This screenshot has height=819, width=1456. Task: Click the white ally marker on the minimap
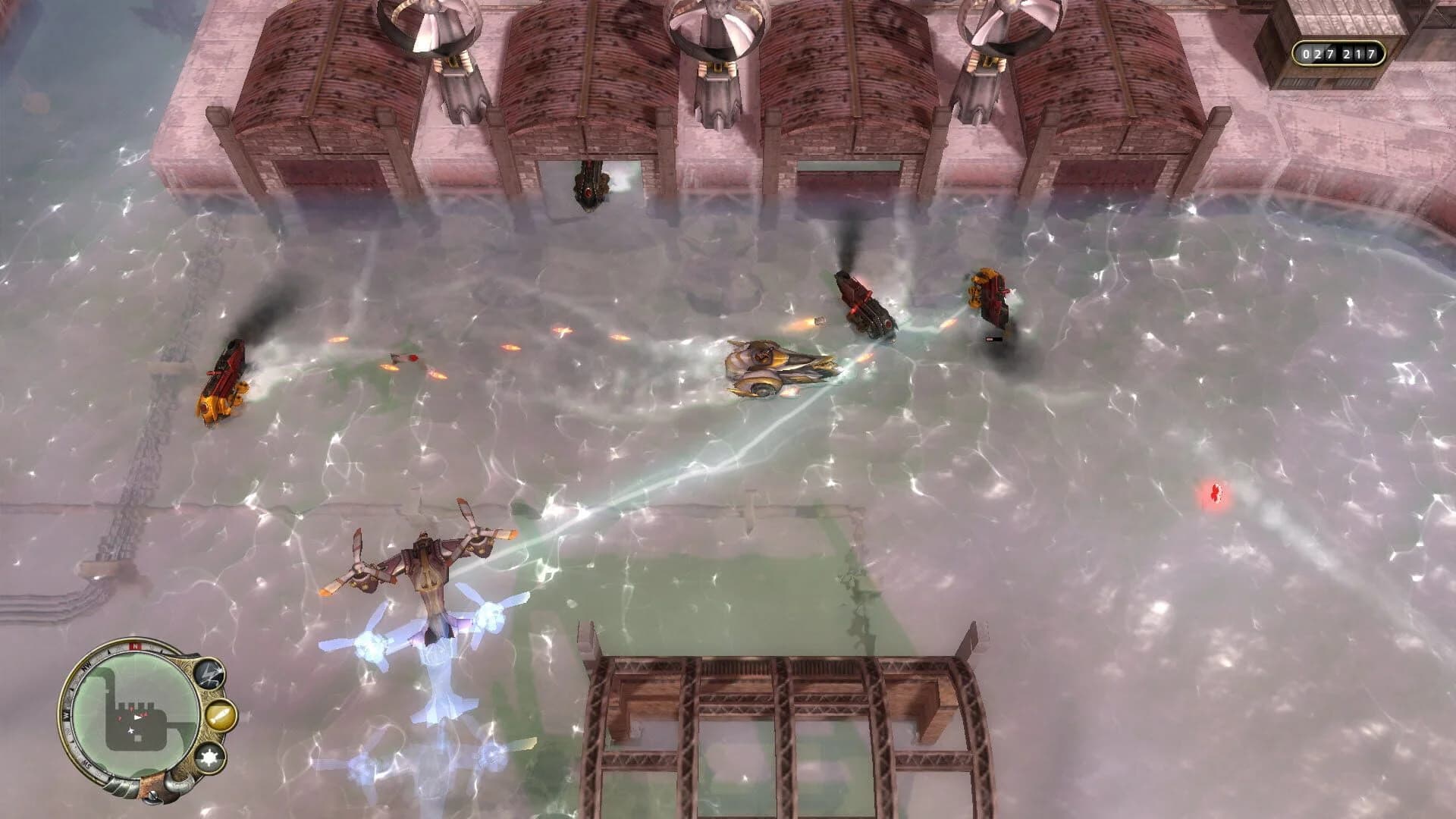[130, 730]
